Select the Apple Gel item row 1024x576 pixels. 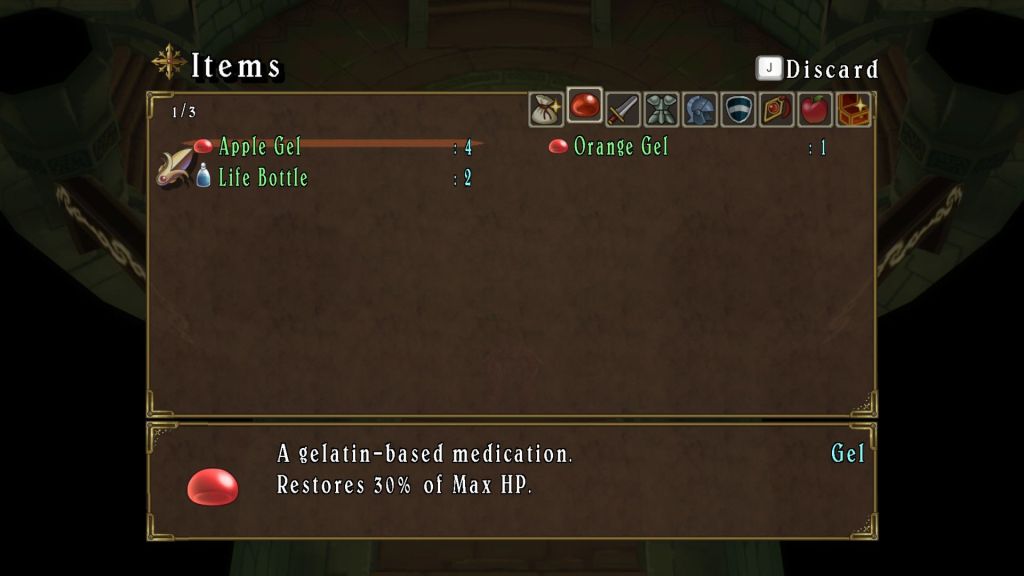click(259, 147)
